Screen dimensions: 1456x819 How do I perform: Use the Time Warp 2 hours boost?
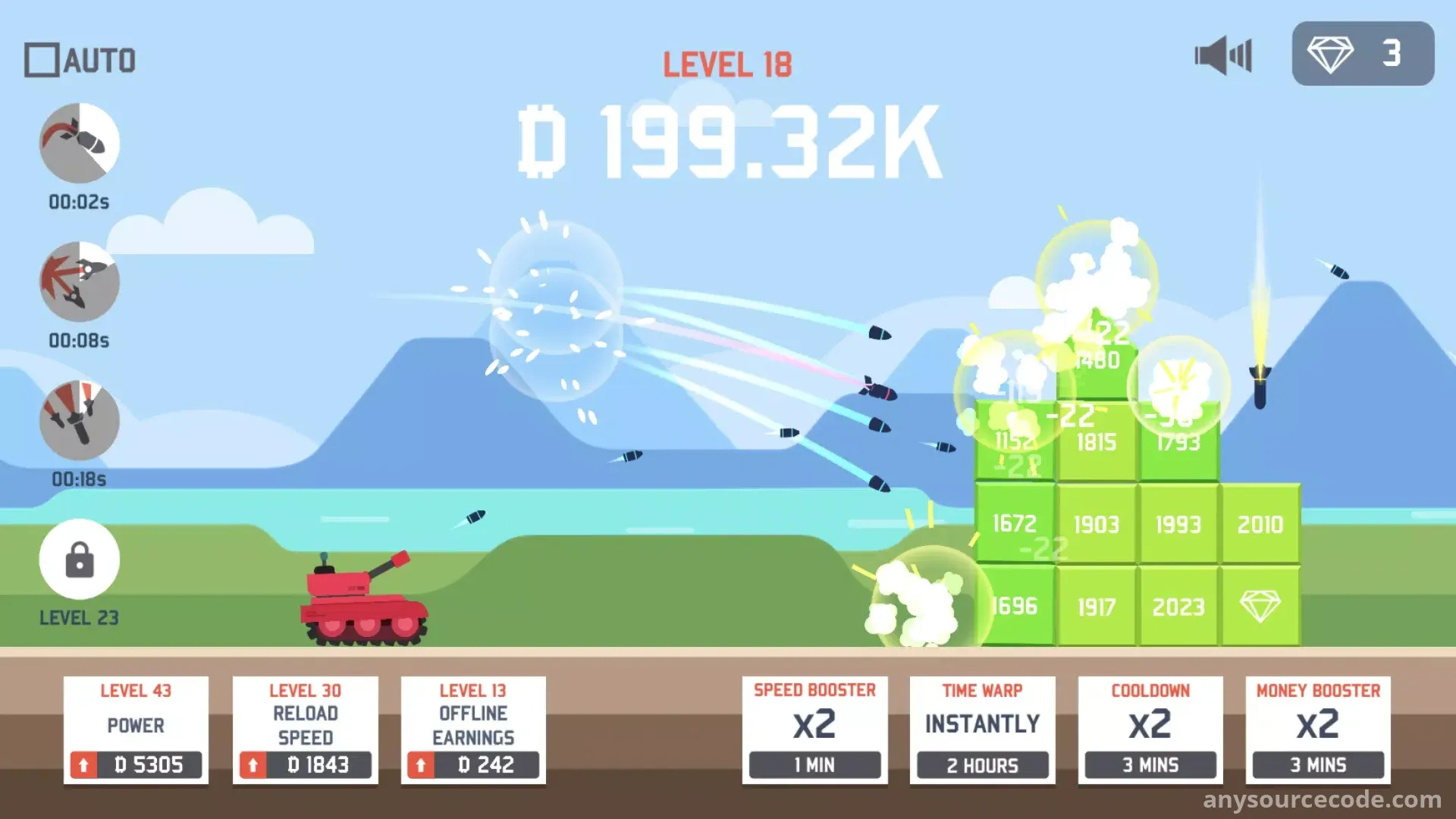(x=982, y=730)
